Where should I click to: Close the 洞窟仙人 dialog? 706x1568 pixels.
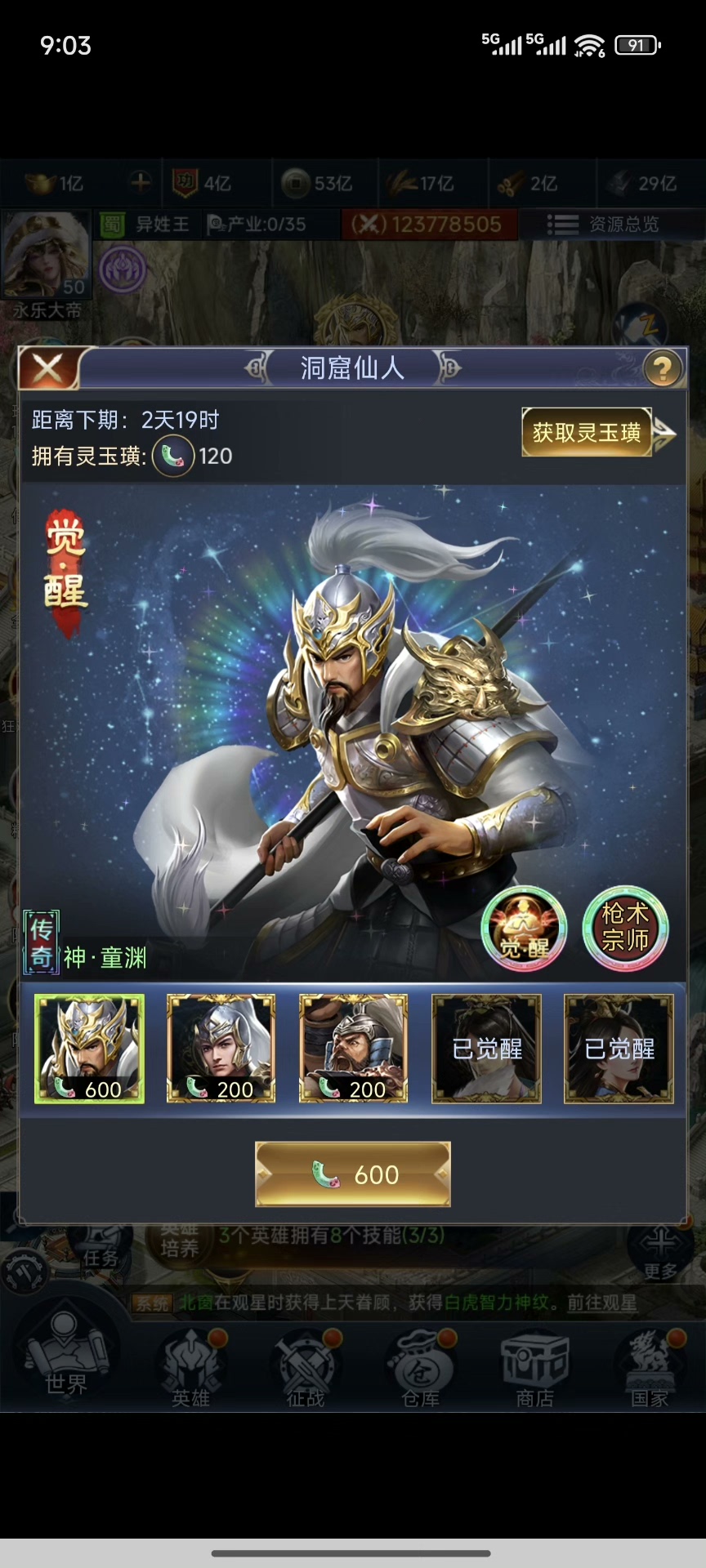click(x=47, y=369)
